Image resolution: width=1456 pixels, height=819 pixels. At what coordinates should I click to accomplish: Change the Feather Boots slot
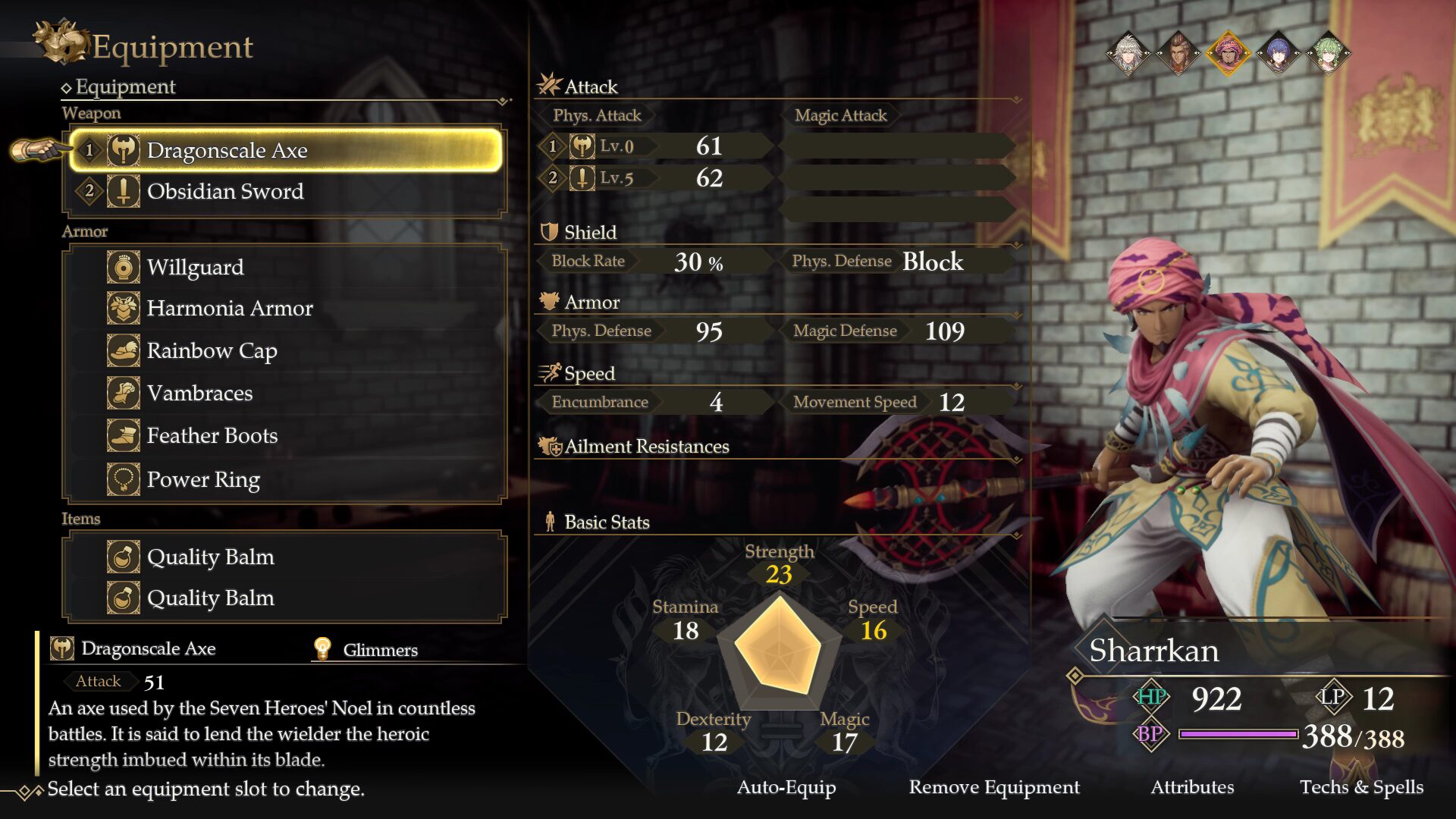(x=285, y=436)
